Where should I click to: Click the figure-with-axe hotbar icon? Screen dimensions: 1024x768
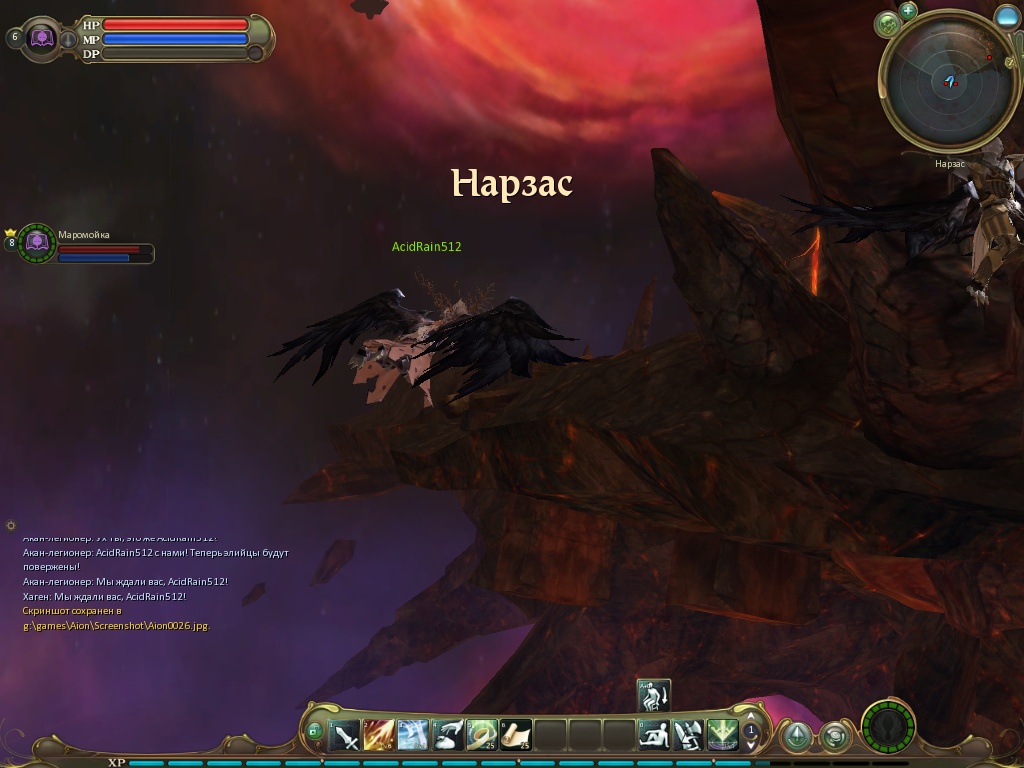[x=688, y=736]
